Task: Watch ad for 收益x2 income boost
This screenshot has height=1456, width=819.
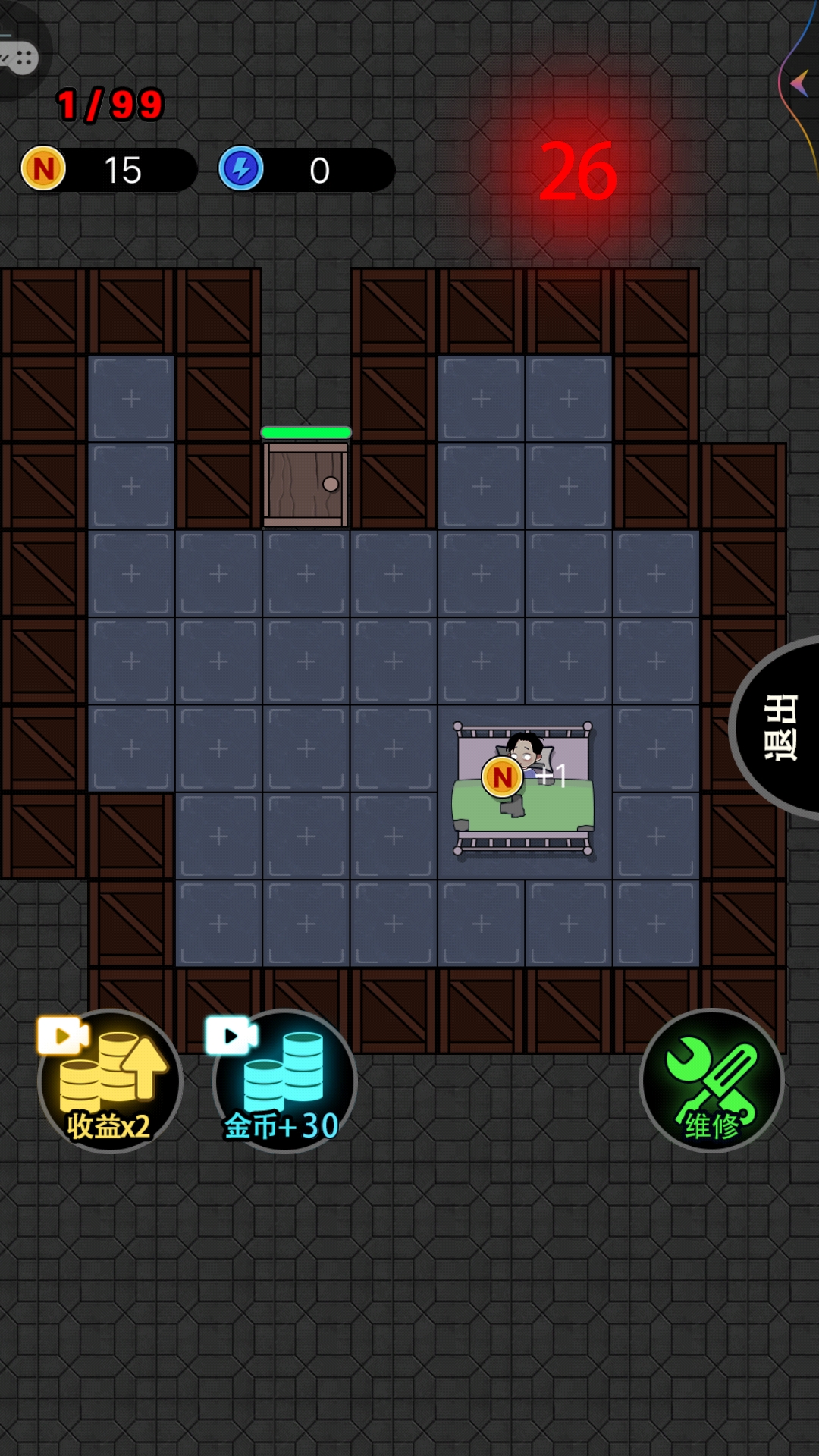Action: pos(110,1081)
